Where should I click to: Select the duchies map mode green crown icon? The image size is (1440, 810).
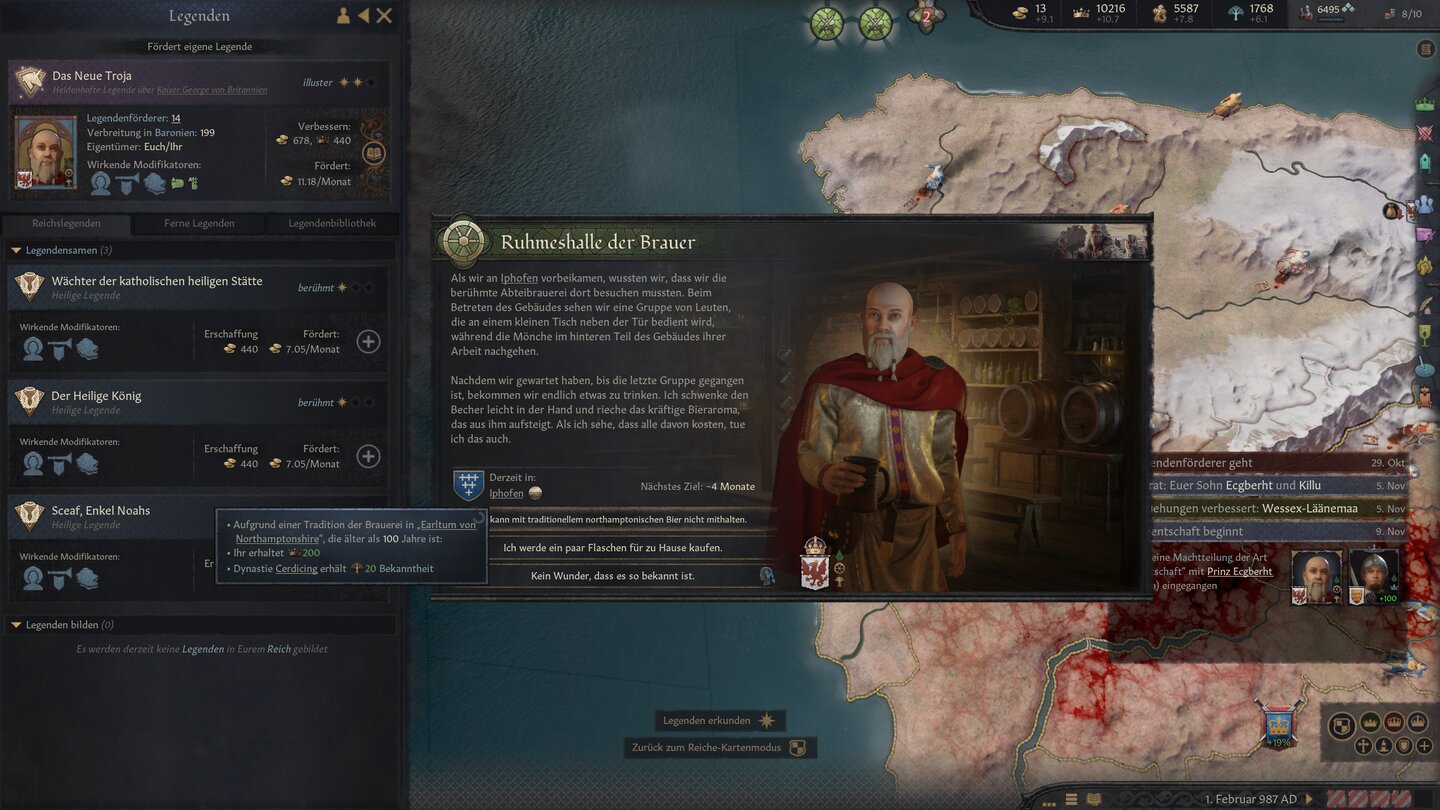coord(1370,722)
